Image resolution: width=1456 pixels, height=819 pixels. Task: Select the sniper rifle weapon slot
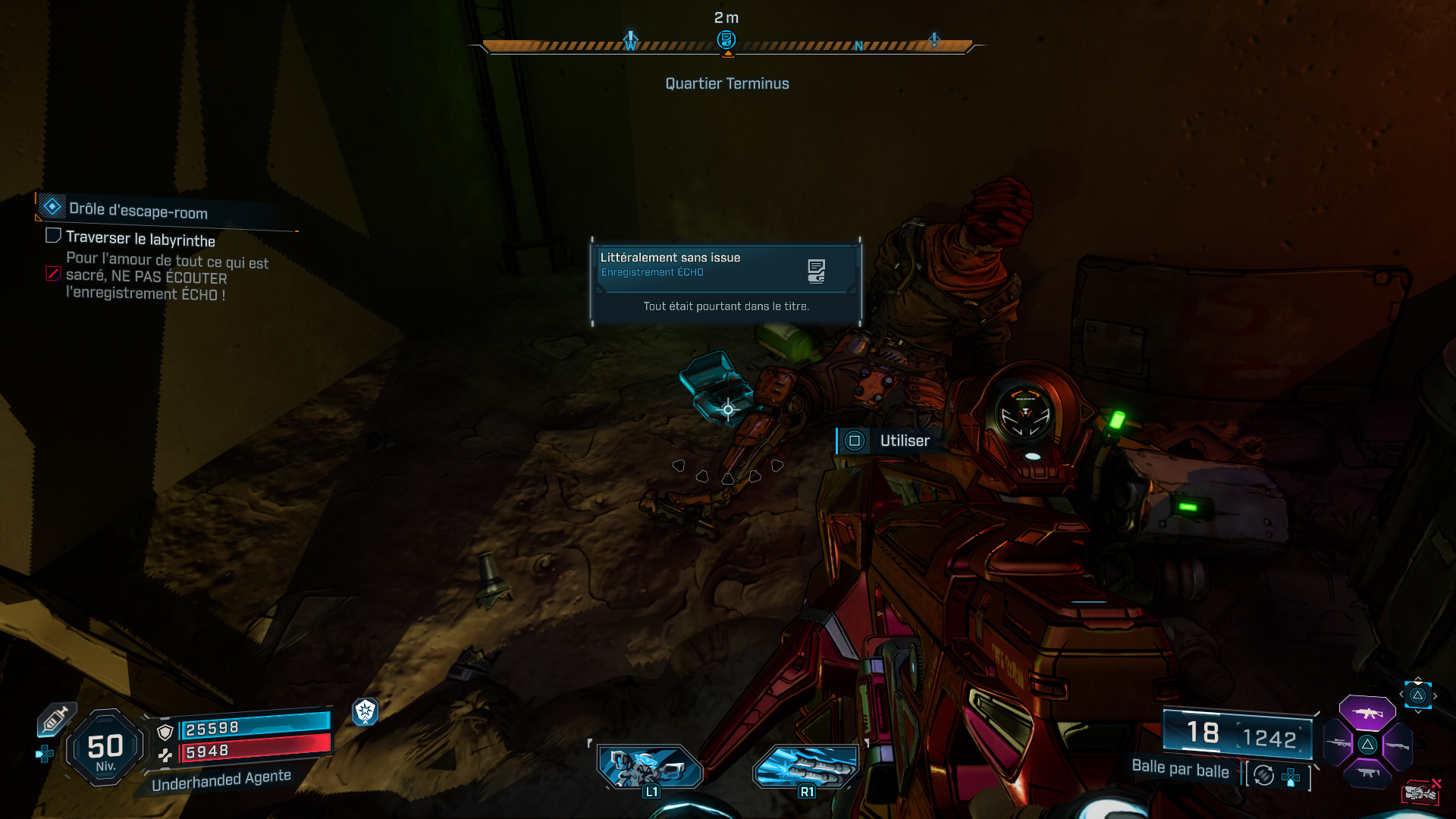1338,742
